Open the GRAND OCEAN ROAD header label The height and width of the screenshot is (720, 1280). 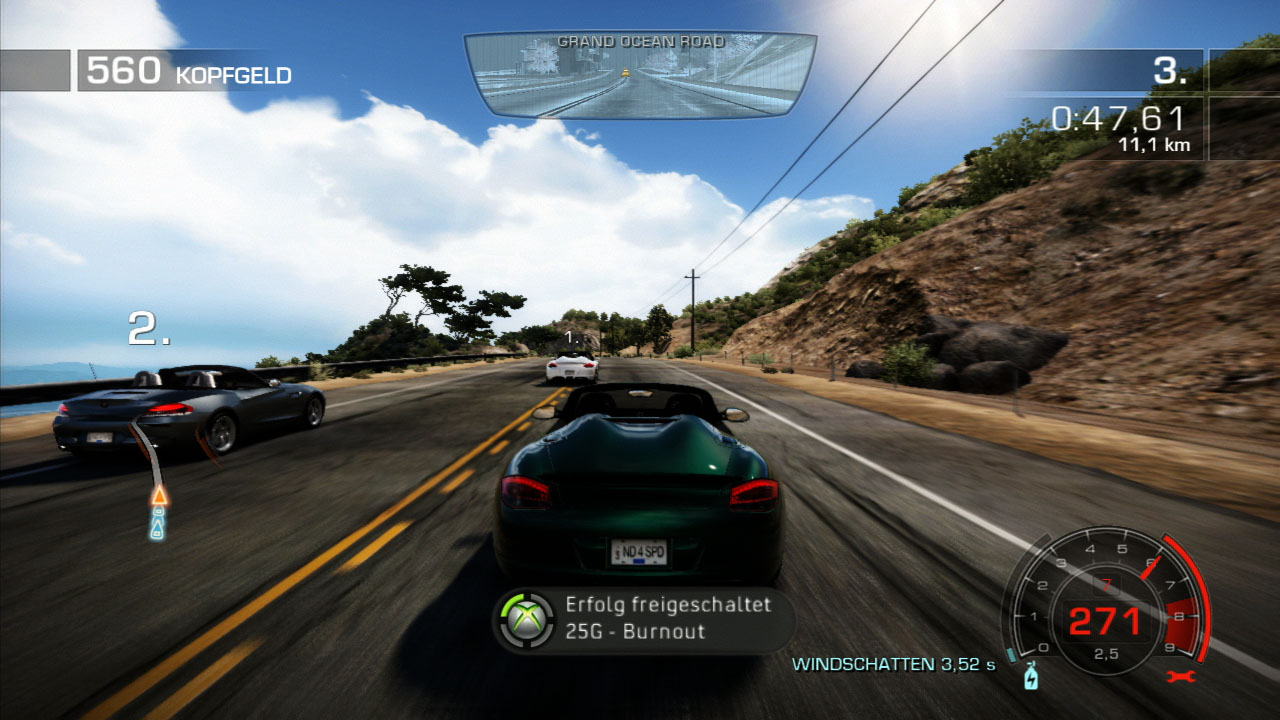pyautogui.click(x=640, y=43)
